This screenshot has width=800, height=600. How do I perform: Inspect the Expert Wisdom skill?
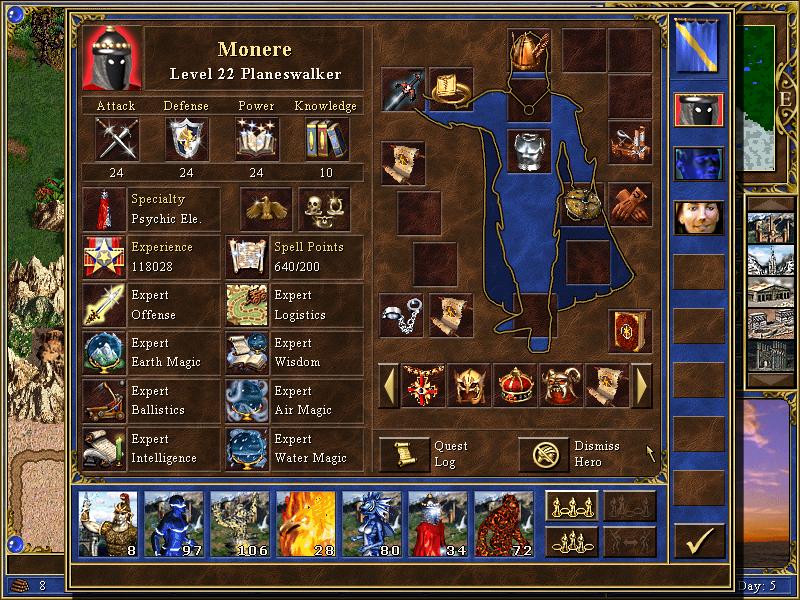(247, 353)
